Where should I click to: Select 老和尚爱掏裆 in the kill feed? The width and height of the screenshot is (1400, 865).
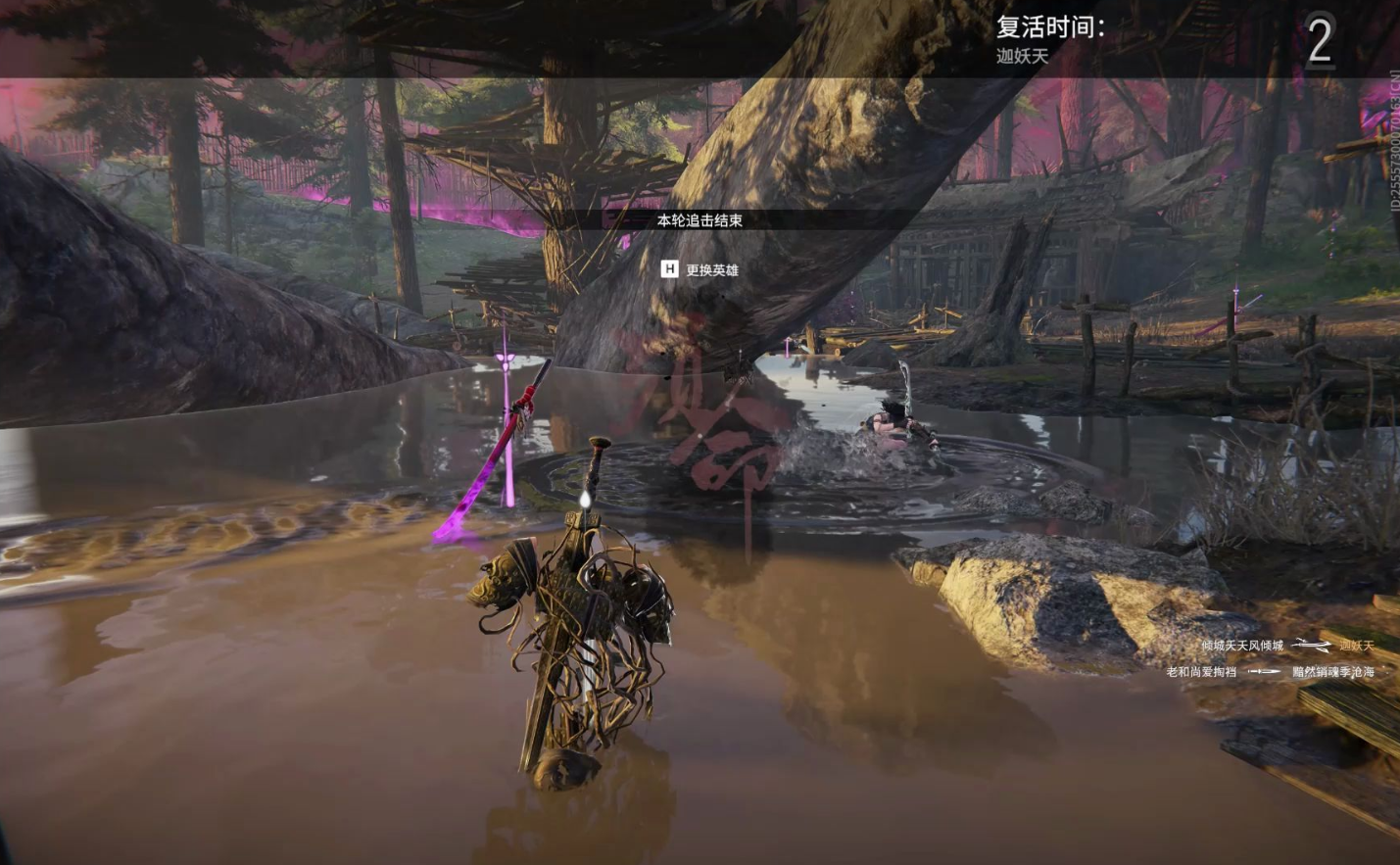click(1199, 671)
